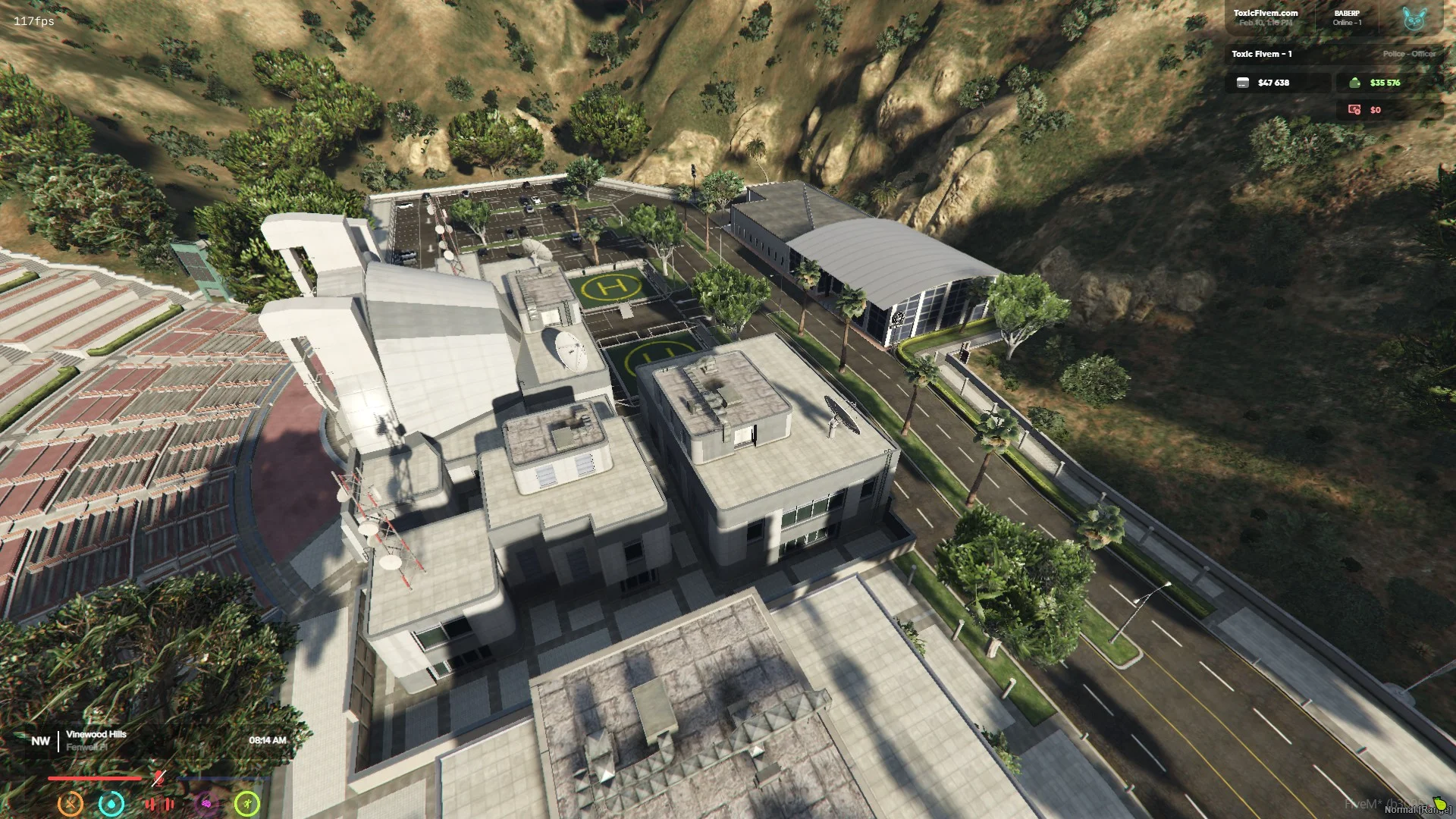Click the Vinewood Hills location label
The width and height of the screenshot is (1456, 819).
tap(96, 734)
